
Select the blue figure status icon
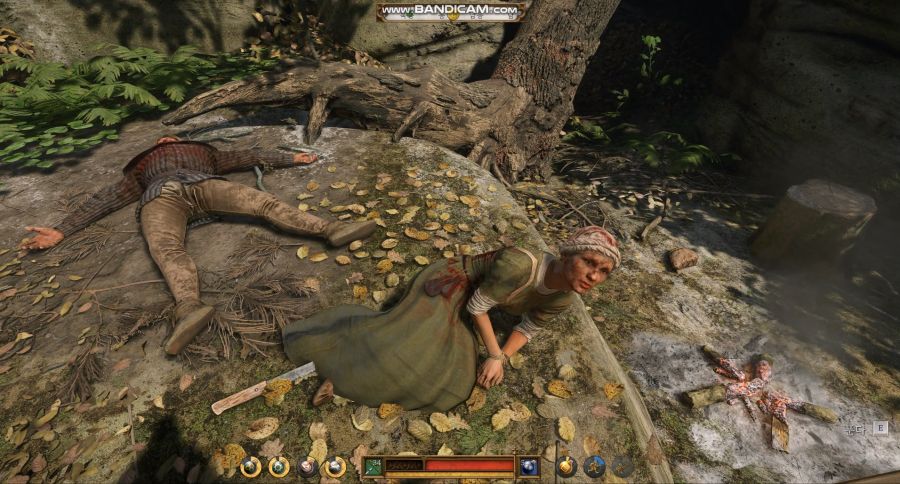[595, 466]
